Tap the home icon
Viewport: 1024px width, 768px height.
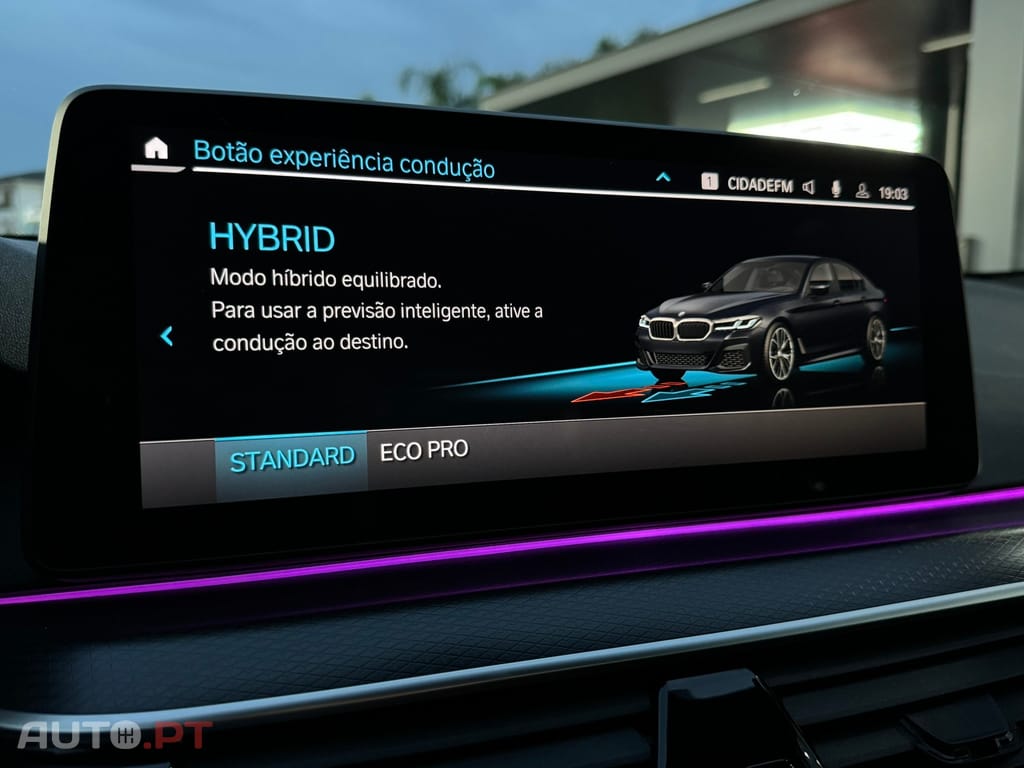[x=156, y=148]
